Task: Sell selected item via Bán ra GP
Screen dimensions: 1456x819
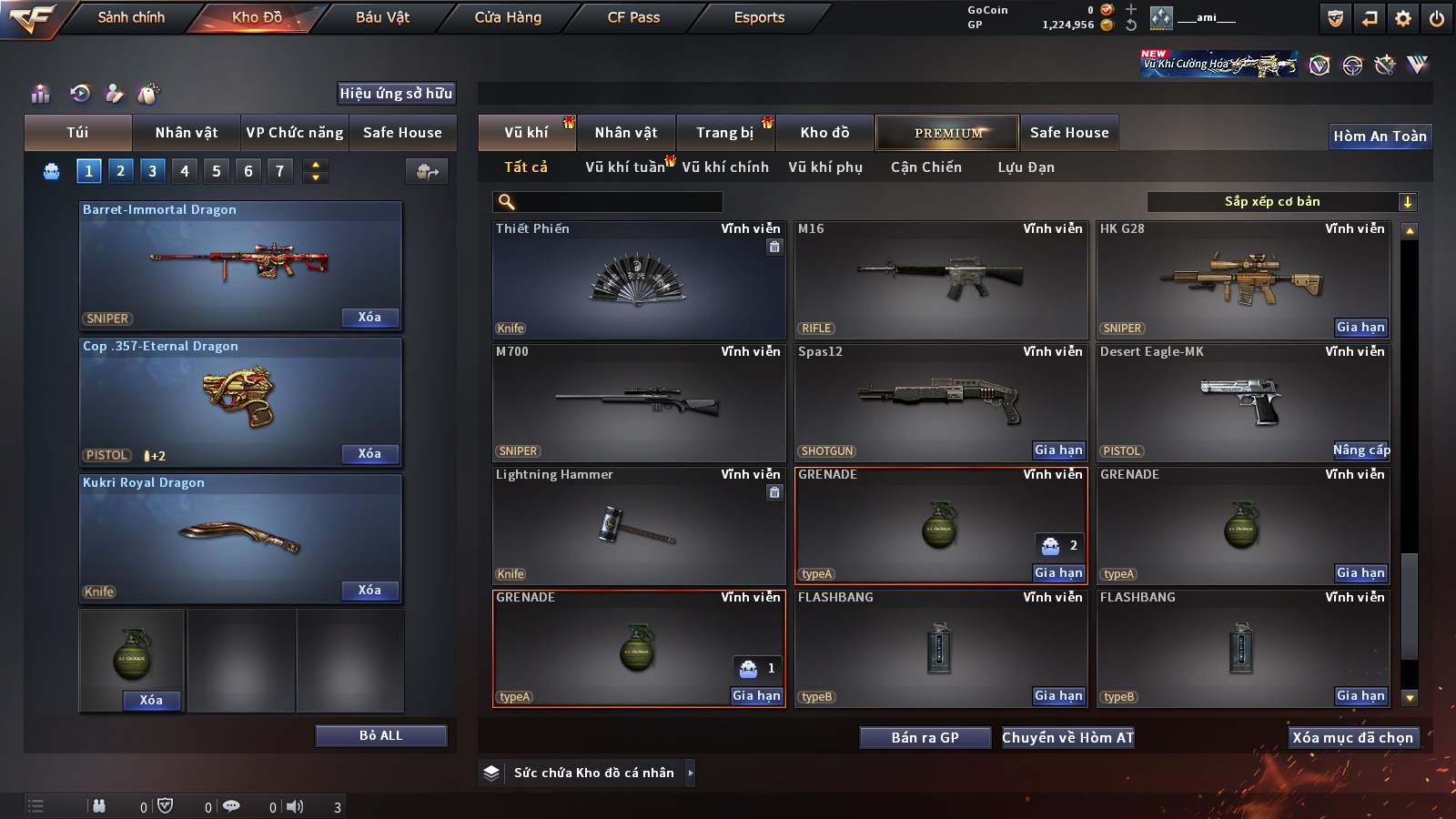Action: click(925, 738)
